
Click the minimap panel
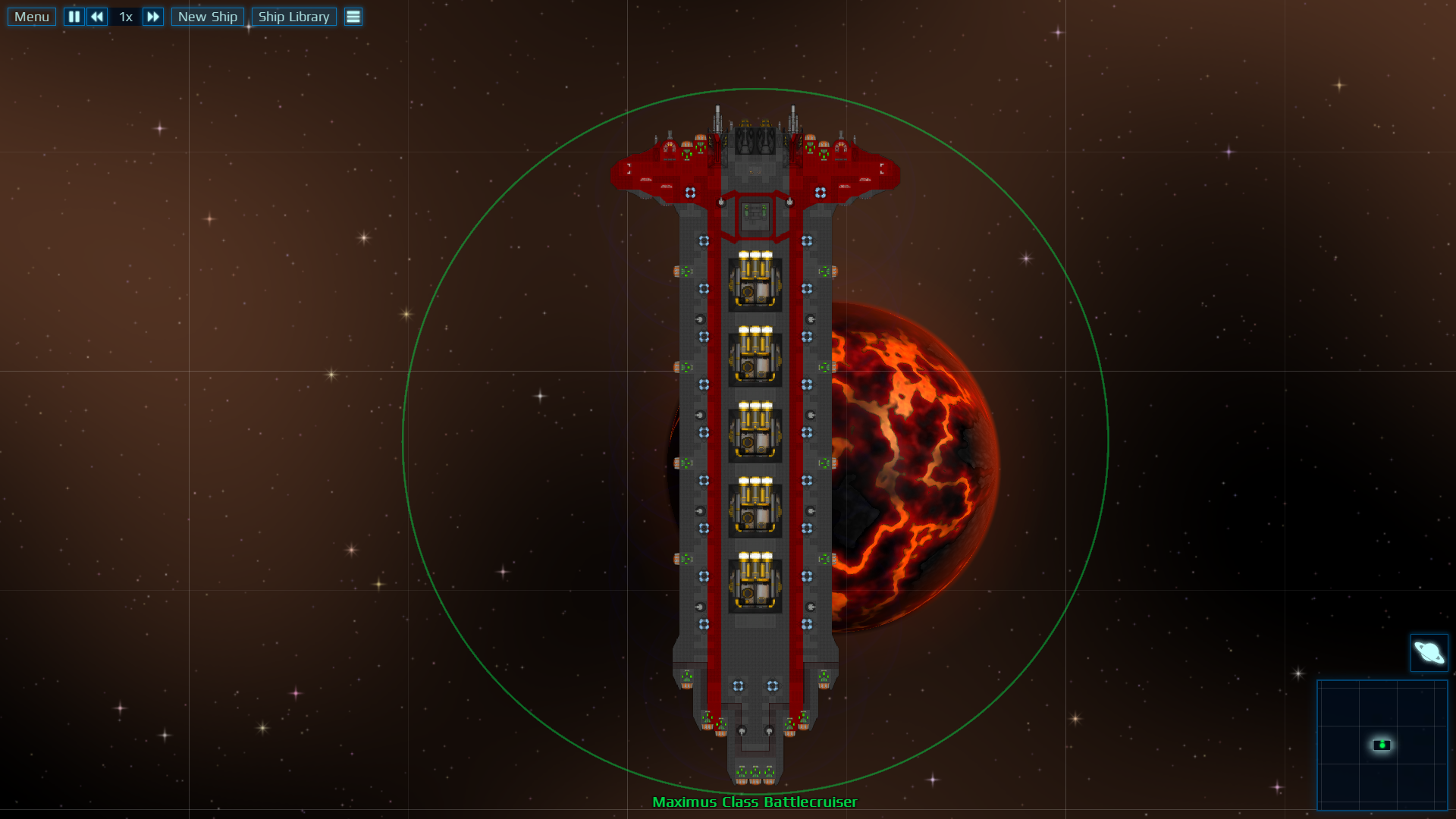[1382, 745]
